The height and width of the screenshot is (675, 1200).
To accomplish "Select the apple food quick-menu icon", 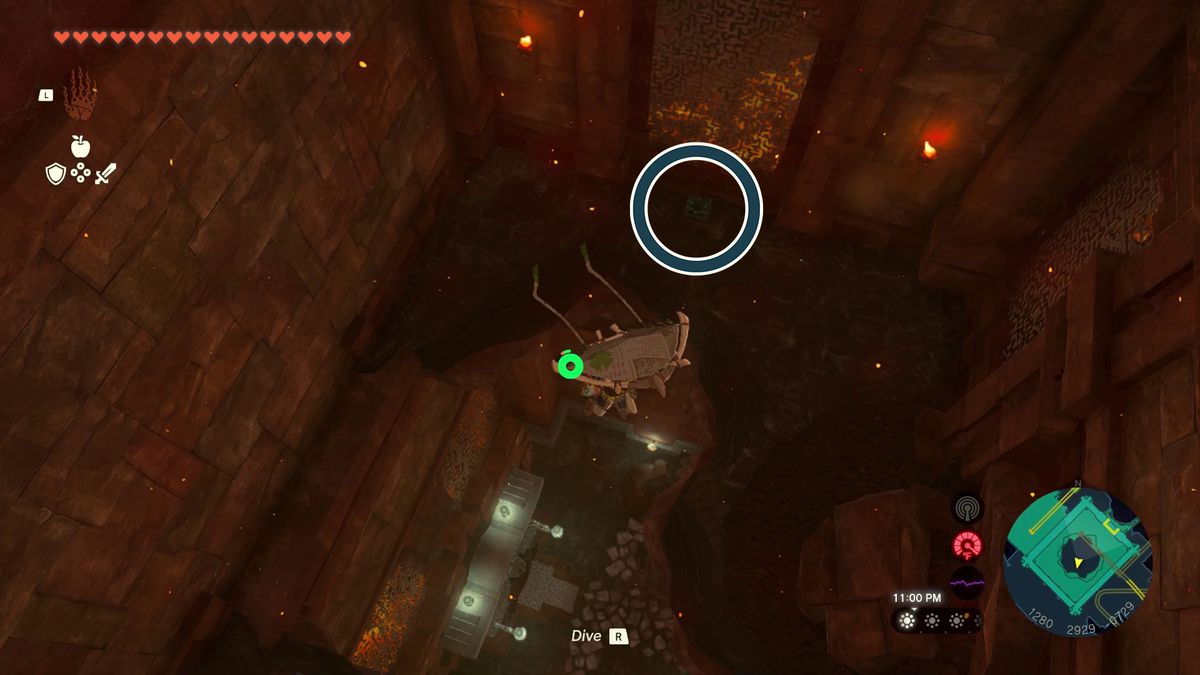I will click(x=80, y=147).
